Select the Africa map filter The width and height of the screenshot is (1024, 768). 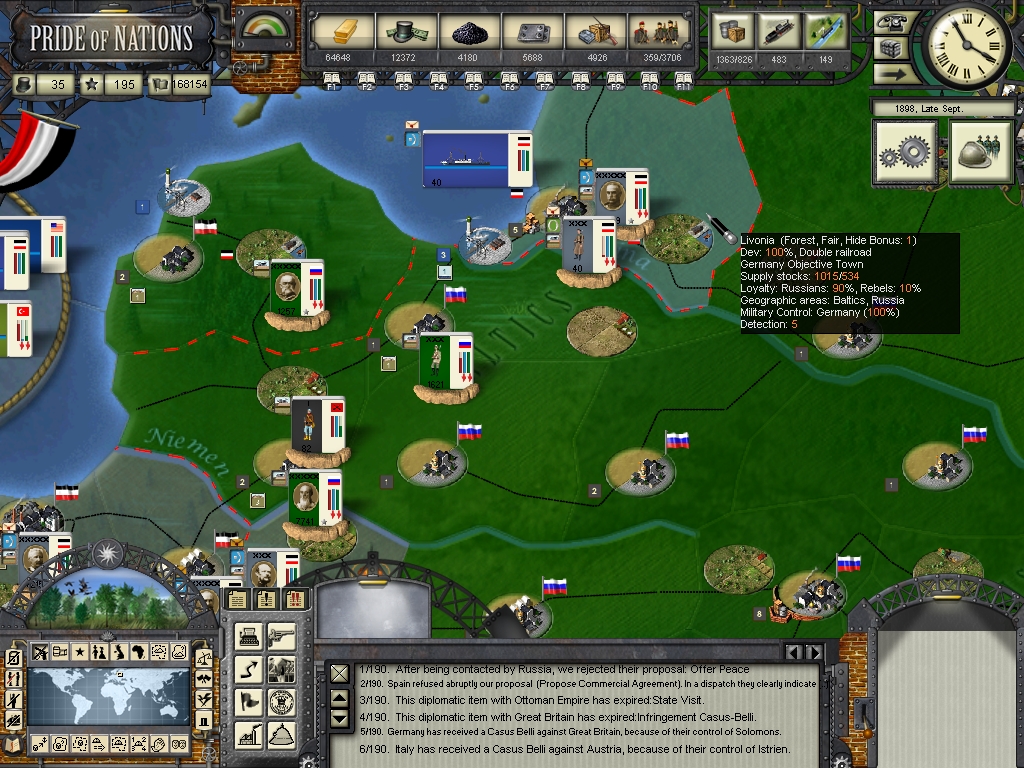click(x=140, y=653)
